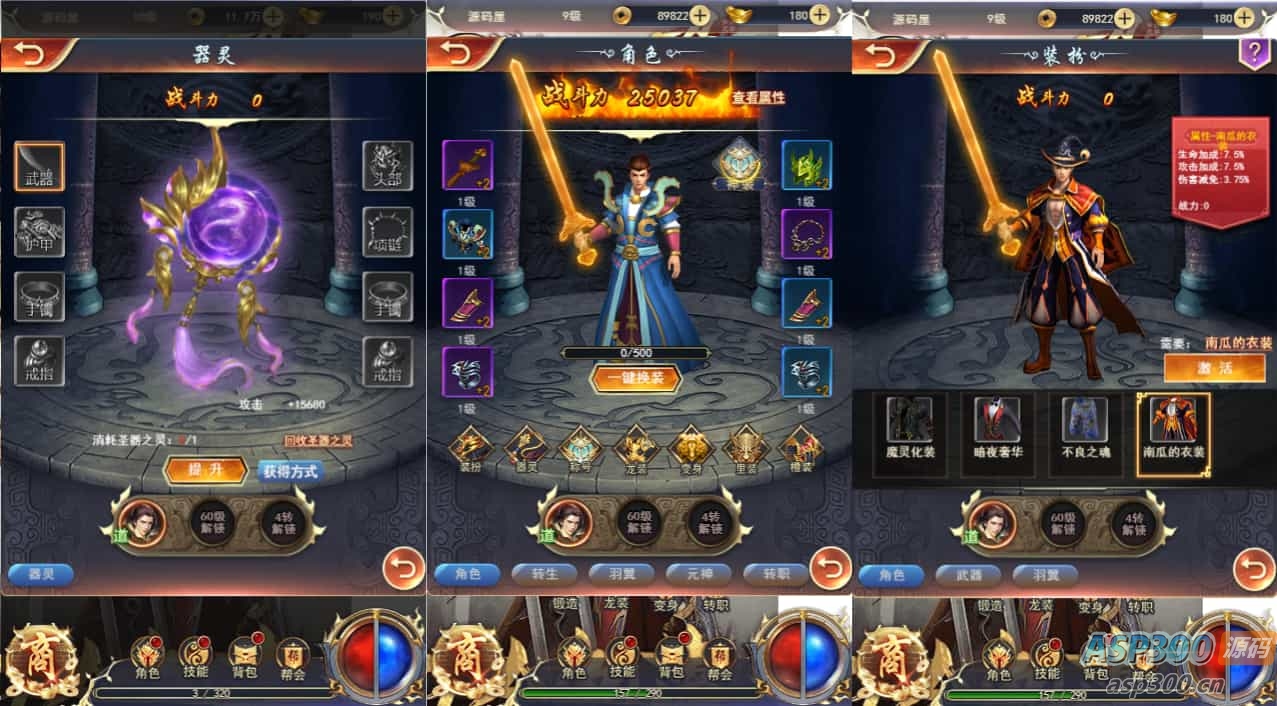Select the 南瓜的衣装 pumpkin costume thumbnail
The width and height of the screenshot is (1277, 706).
click(x=1173, y=428)
